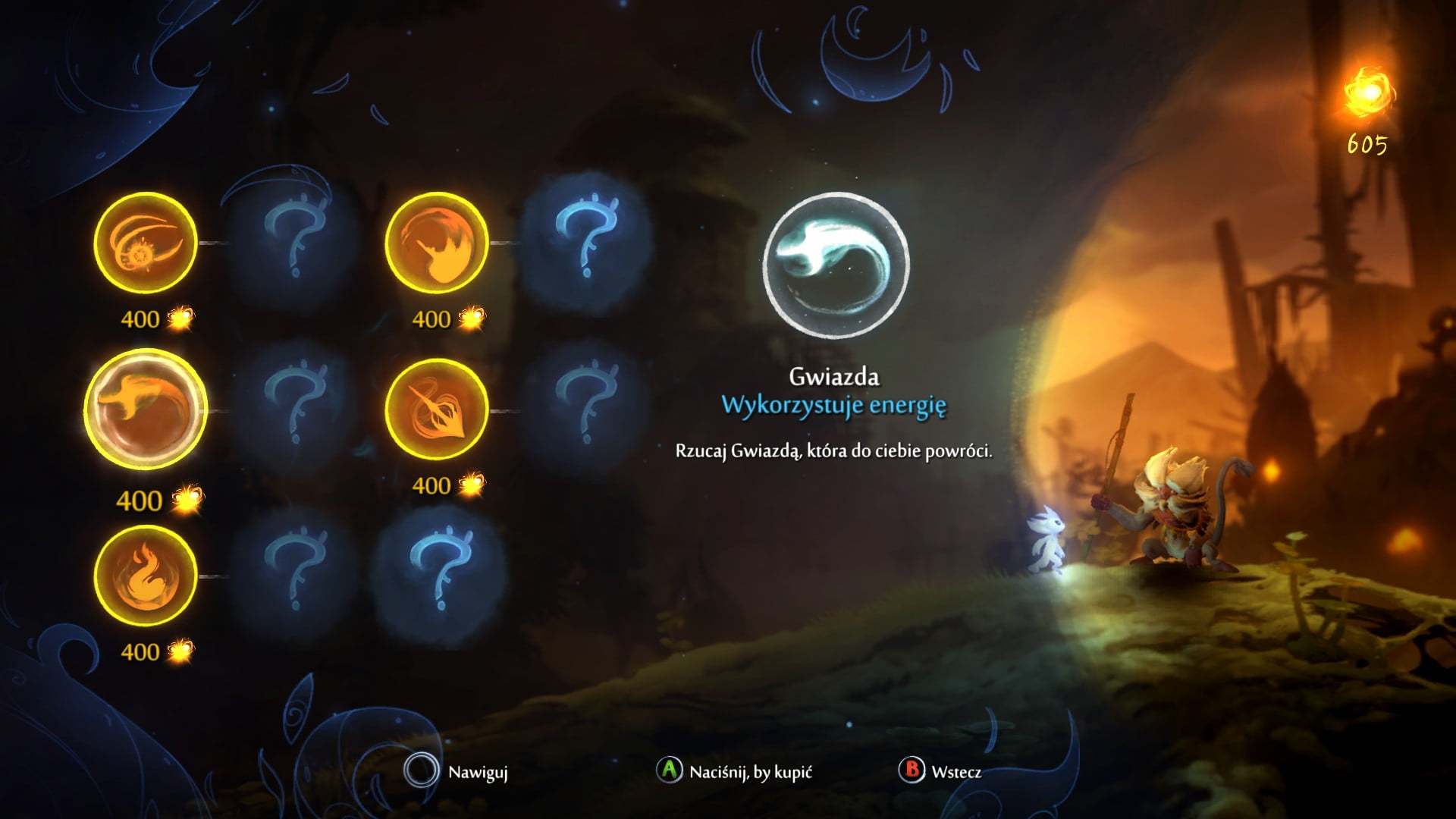Choose the flame skill icon
1456x819 pixels.
(x=145, y=576)
